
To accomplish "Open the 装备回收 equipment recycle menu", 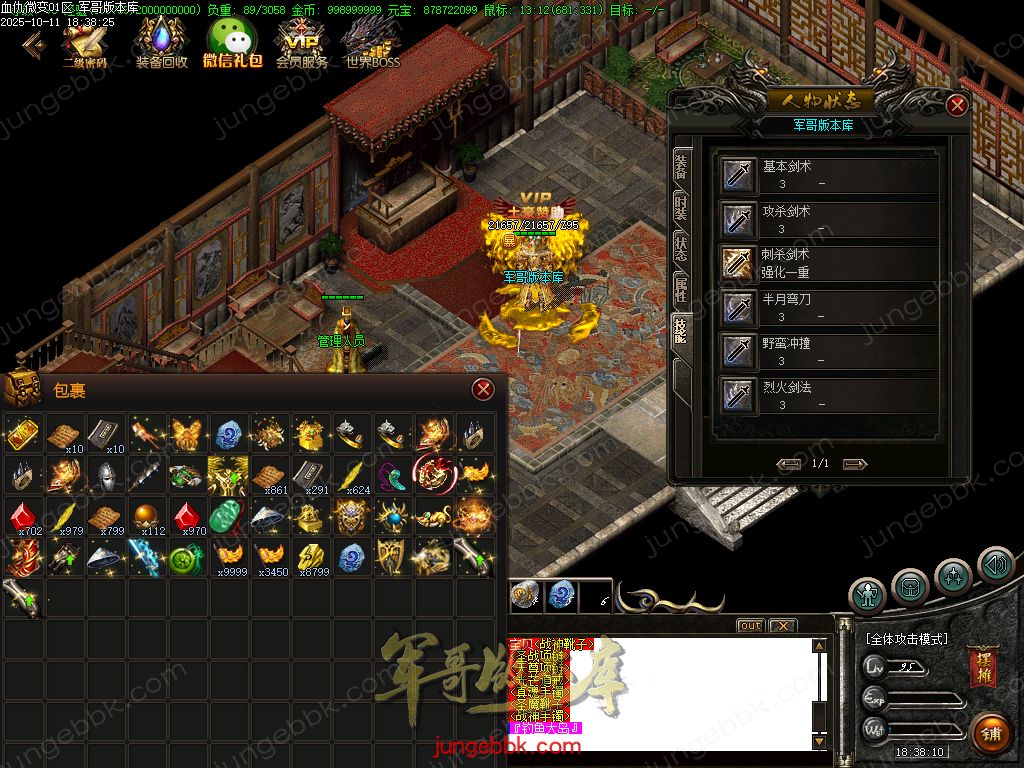I will coord(161,42).
